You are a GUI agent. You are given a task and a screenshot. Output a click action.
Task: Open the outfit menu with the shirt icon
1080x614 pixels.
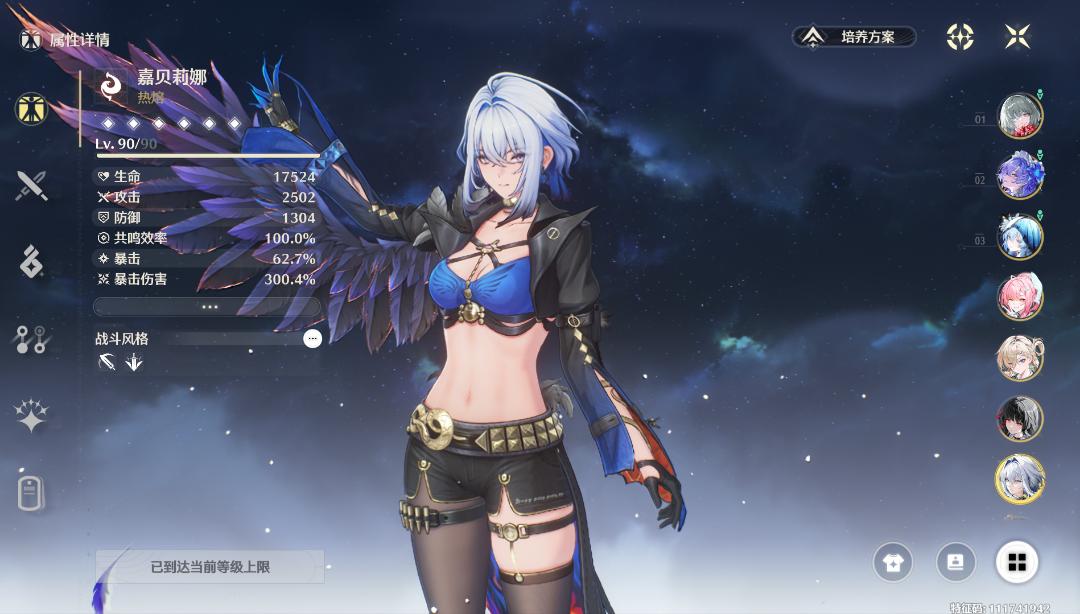click(x=893, y=563)
